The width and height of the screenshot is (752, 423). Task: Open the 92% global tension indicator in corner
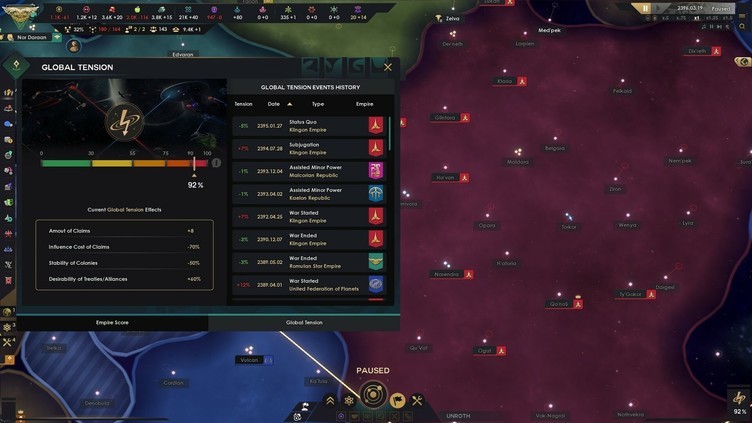tap(739, 402)
